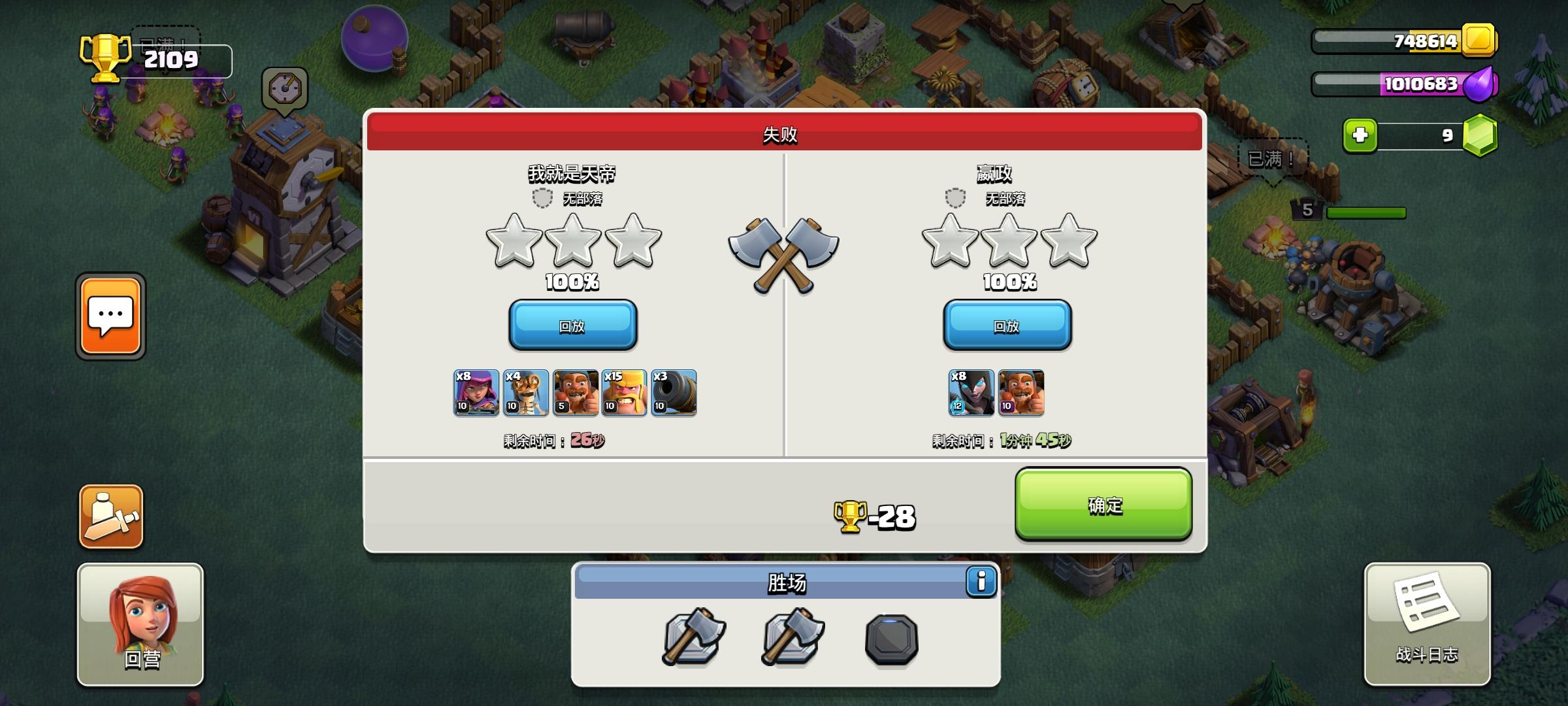
Task: Click the clock tower boost icon
Action: tap(284, 89)
